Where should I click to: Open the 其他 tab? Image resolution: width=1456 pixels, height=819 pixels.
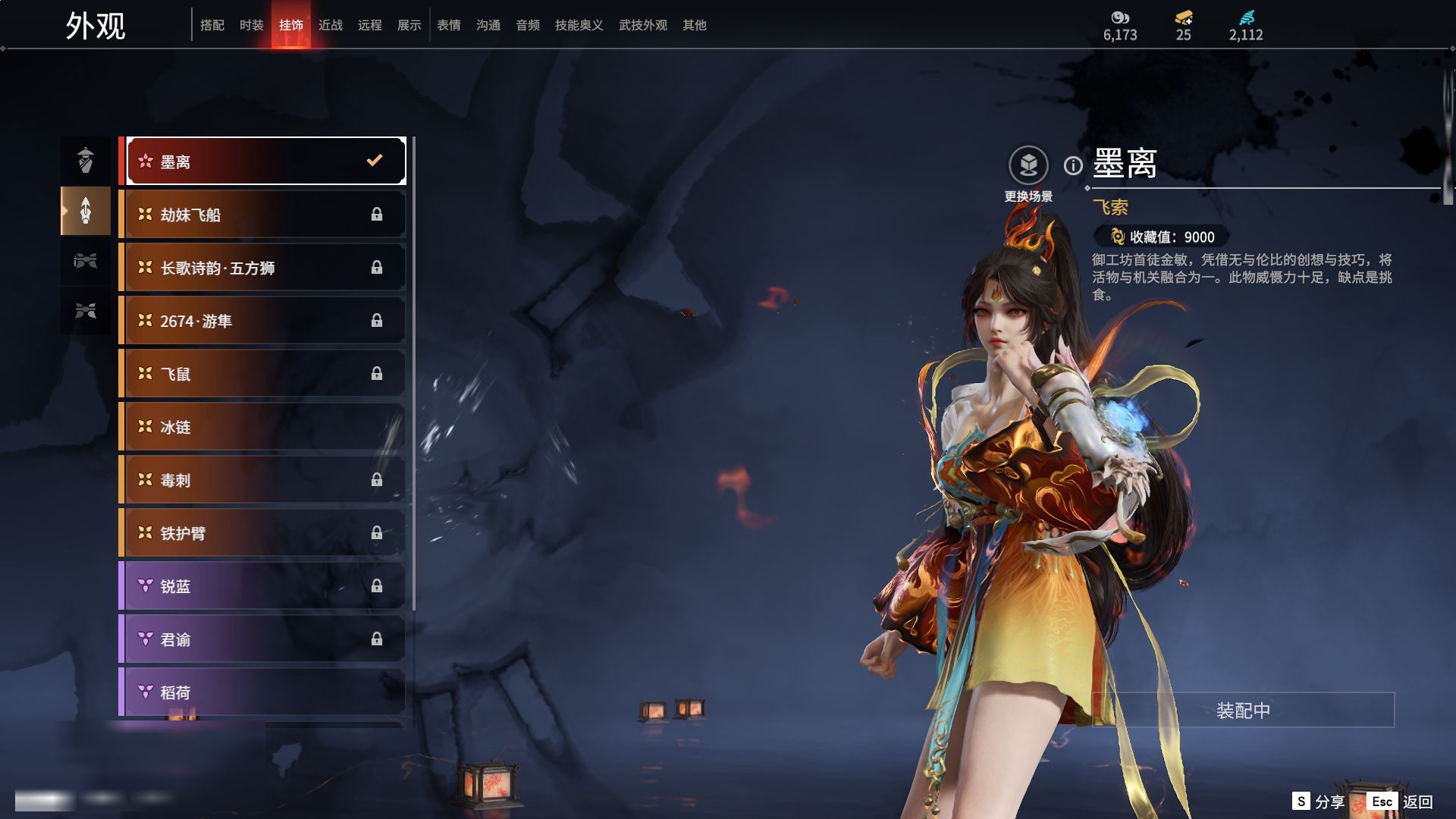(x=695, y=25)
